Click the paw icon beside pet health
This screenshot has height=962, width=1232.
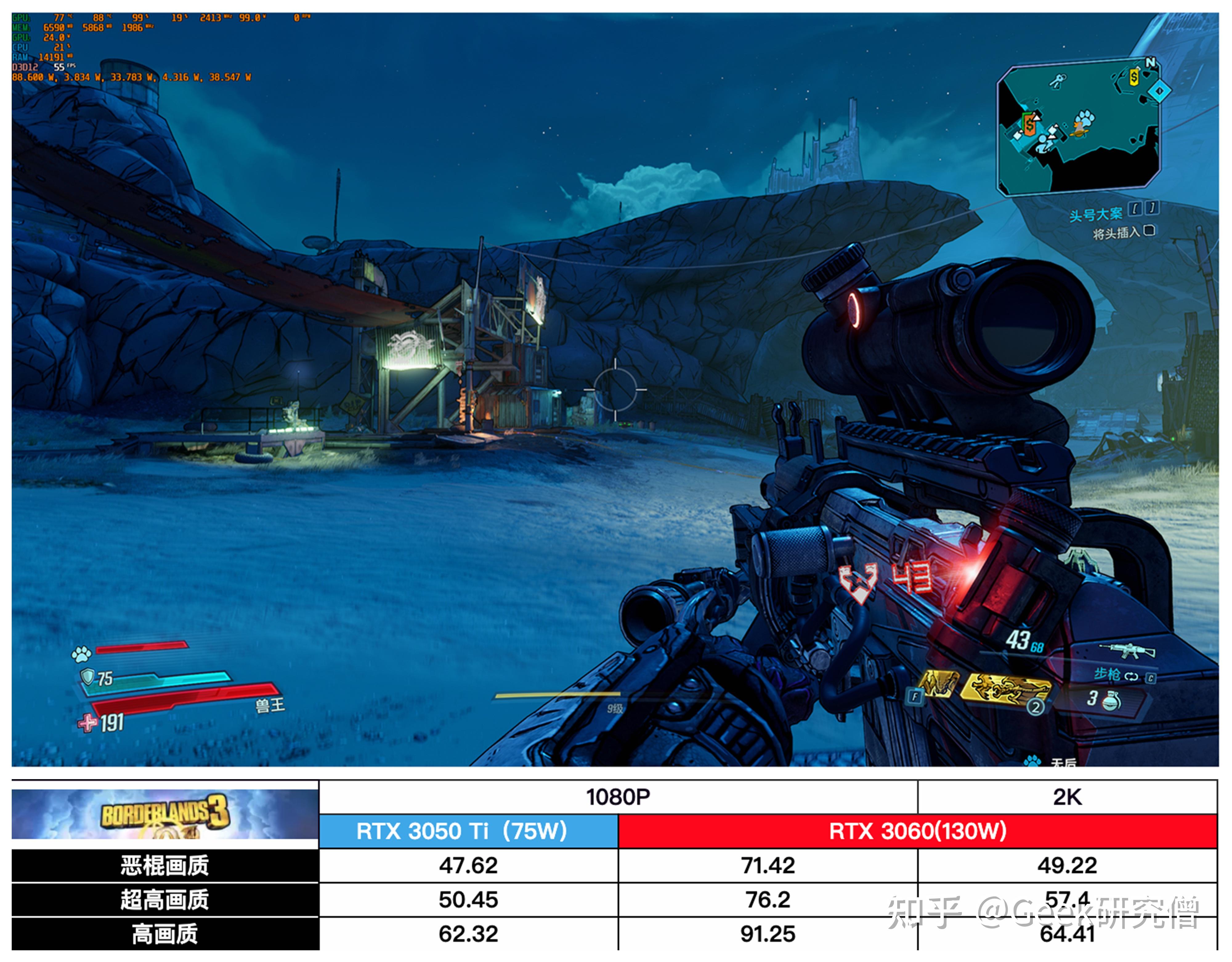point(81,655)
